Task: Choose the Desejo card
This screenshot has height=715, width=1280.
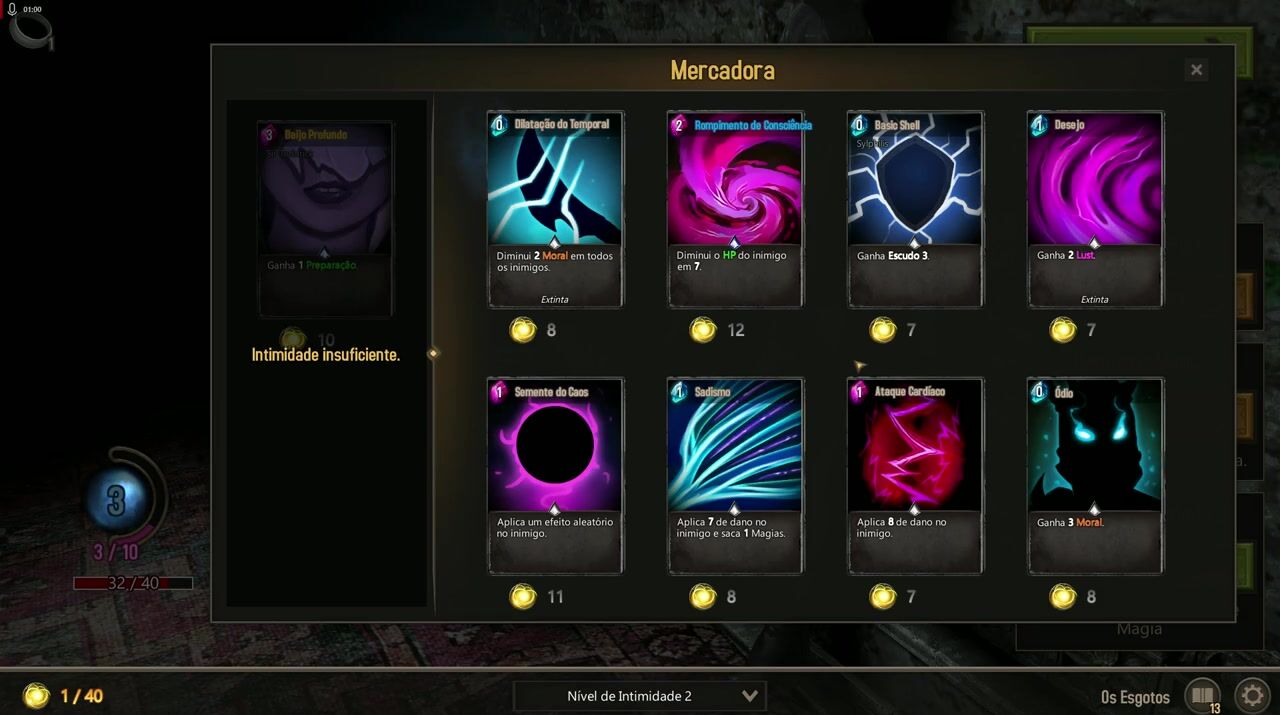Action: click(1096, 209)
